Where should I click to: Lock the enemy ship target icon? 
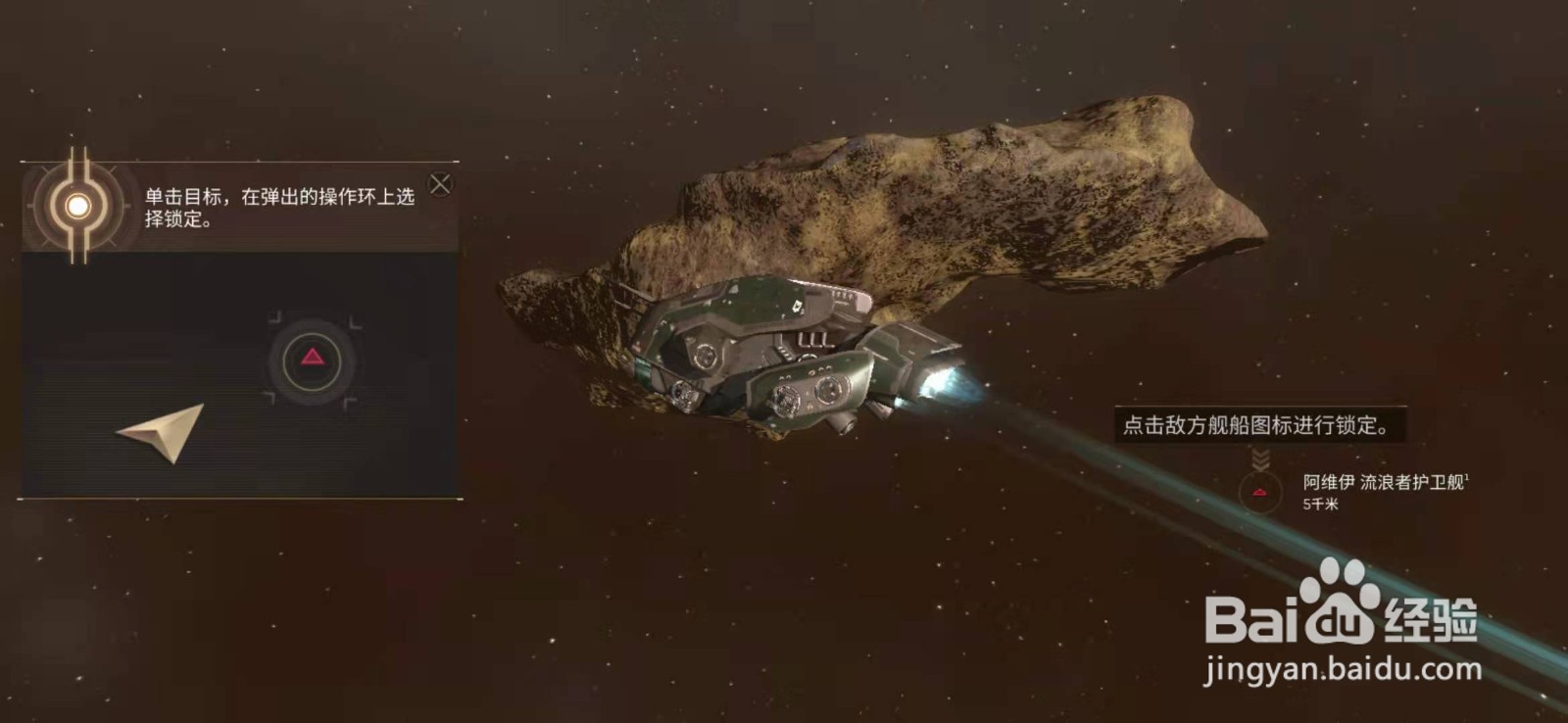point(1260,492)
